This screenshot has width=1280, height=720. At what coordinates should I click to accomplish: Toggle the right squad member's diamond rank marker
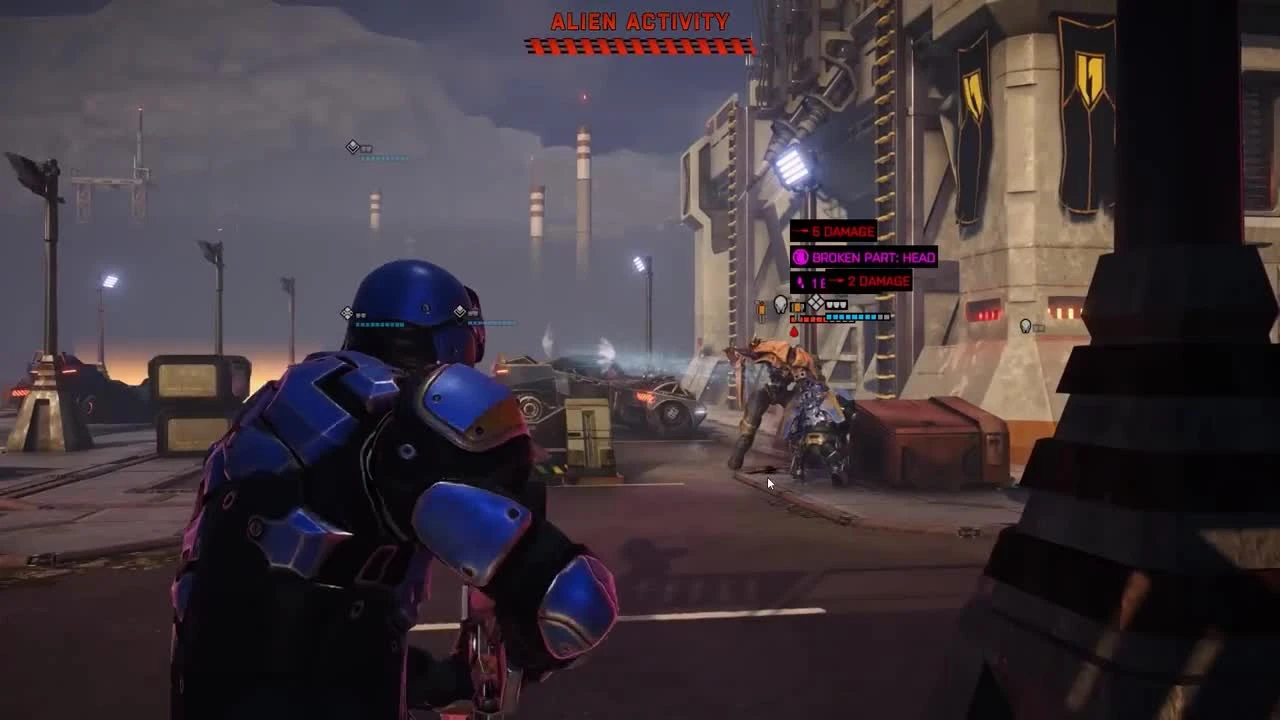click(x=460, y=311)
